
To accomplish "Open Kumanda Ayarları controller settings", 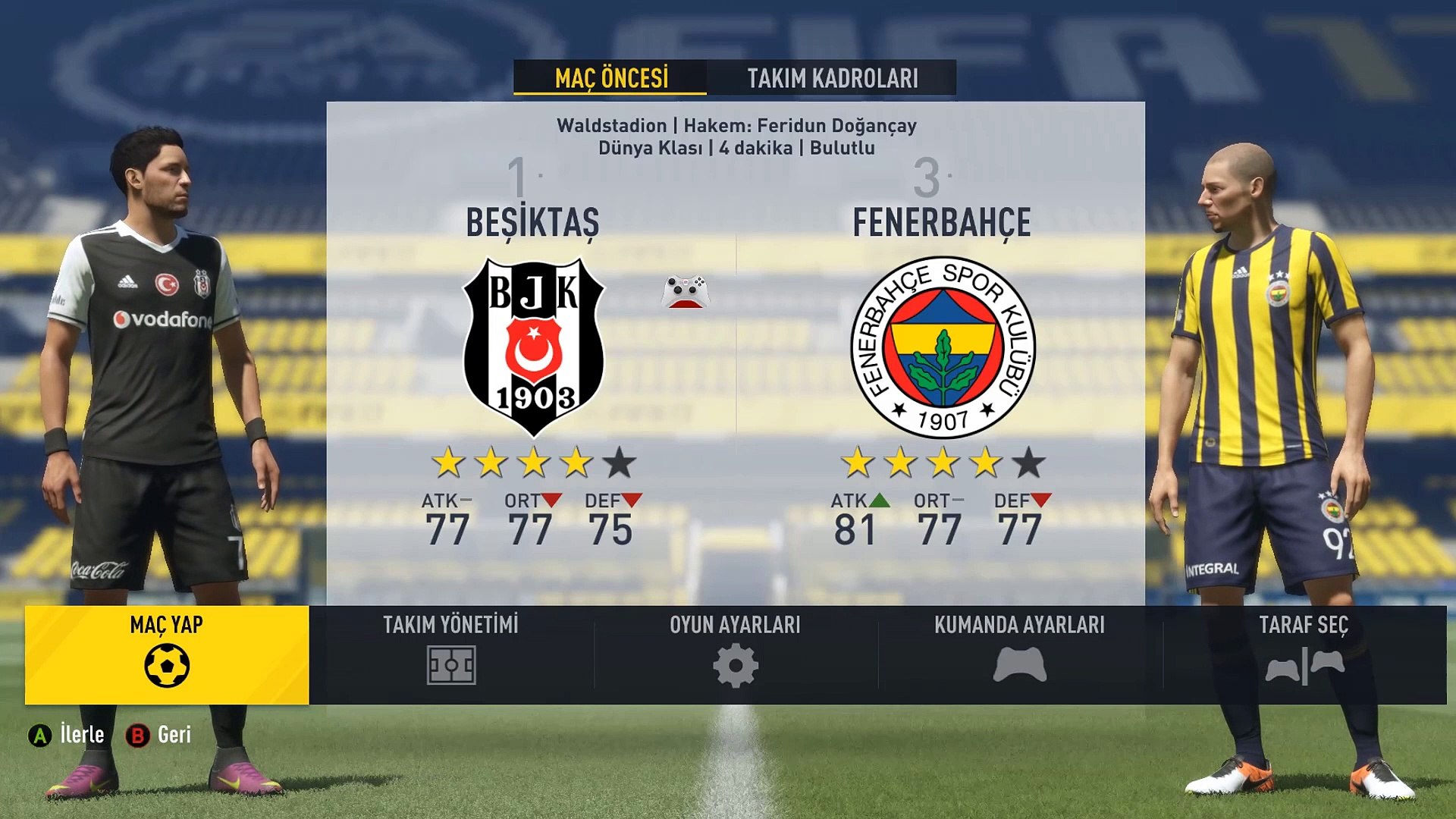I will 1019,654.
